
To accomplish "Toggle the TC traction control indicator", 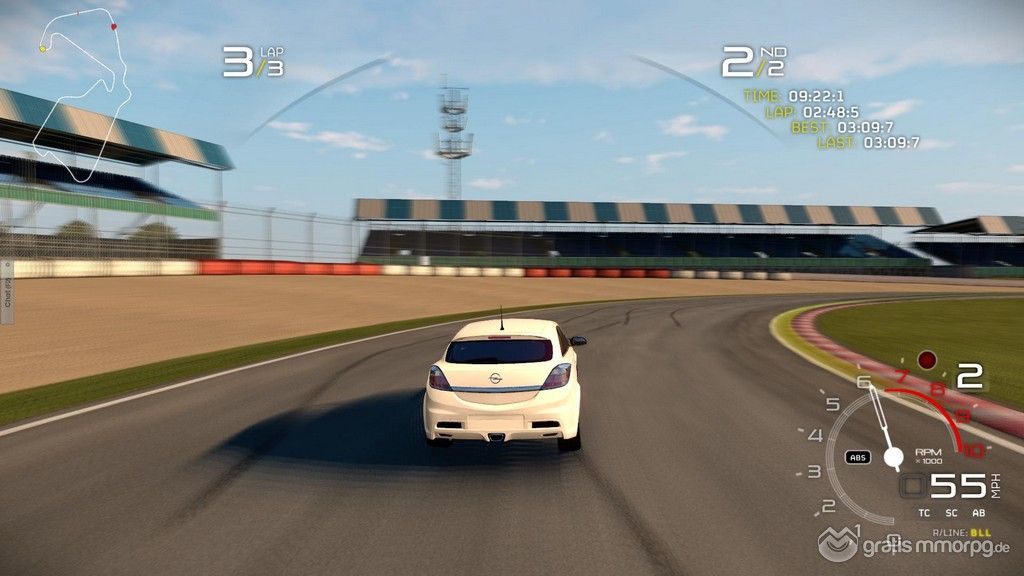I will point(923,514).
